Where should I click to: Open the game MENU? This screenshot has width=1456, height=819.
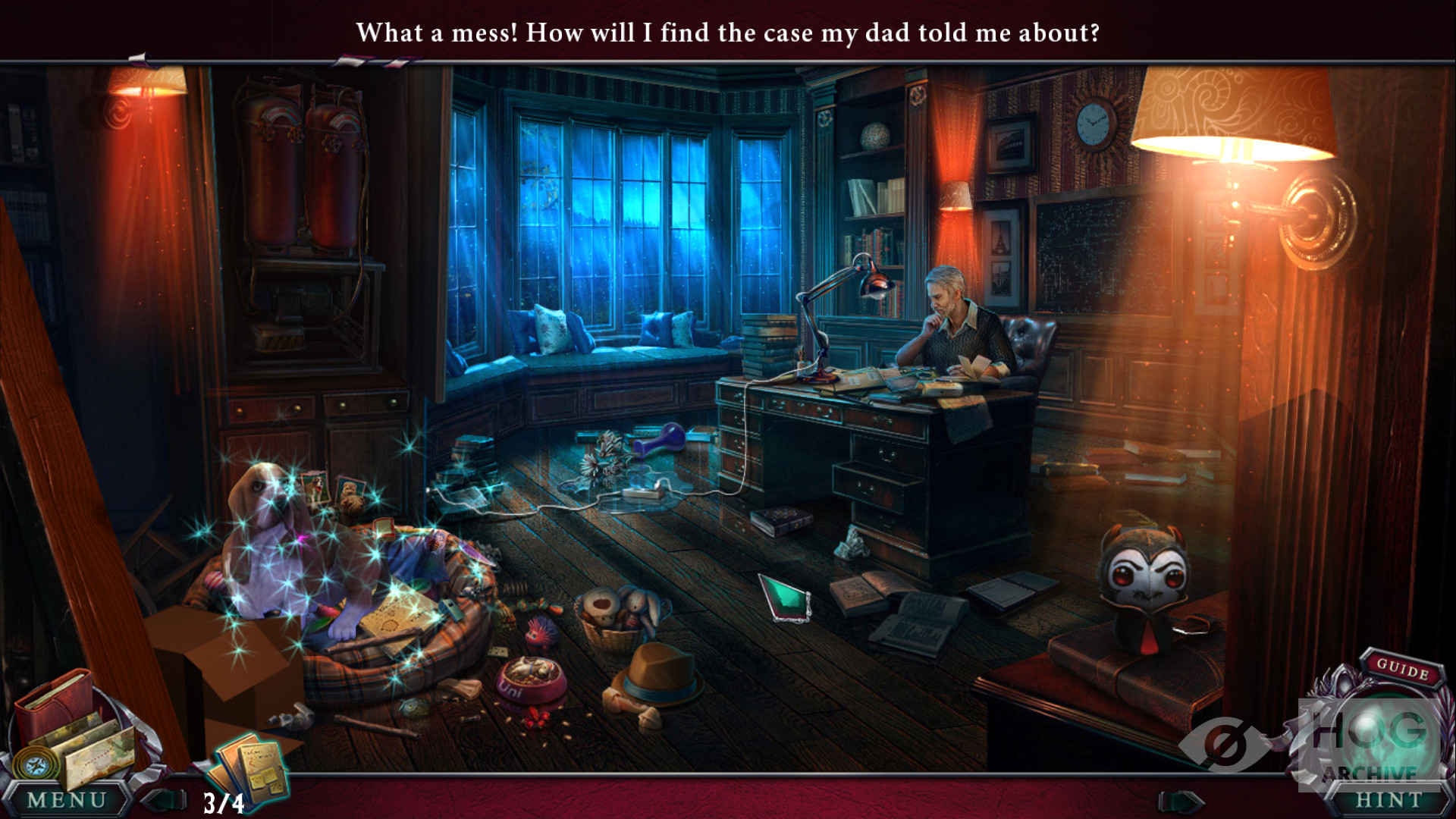(x=67, y=800)
